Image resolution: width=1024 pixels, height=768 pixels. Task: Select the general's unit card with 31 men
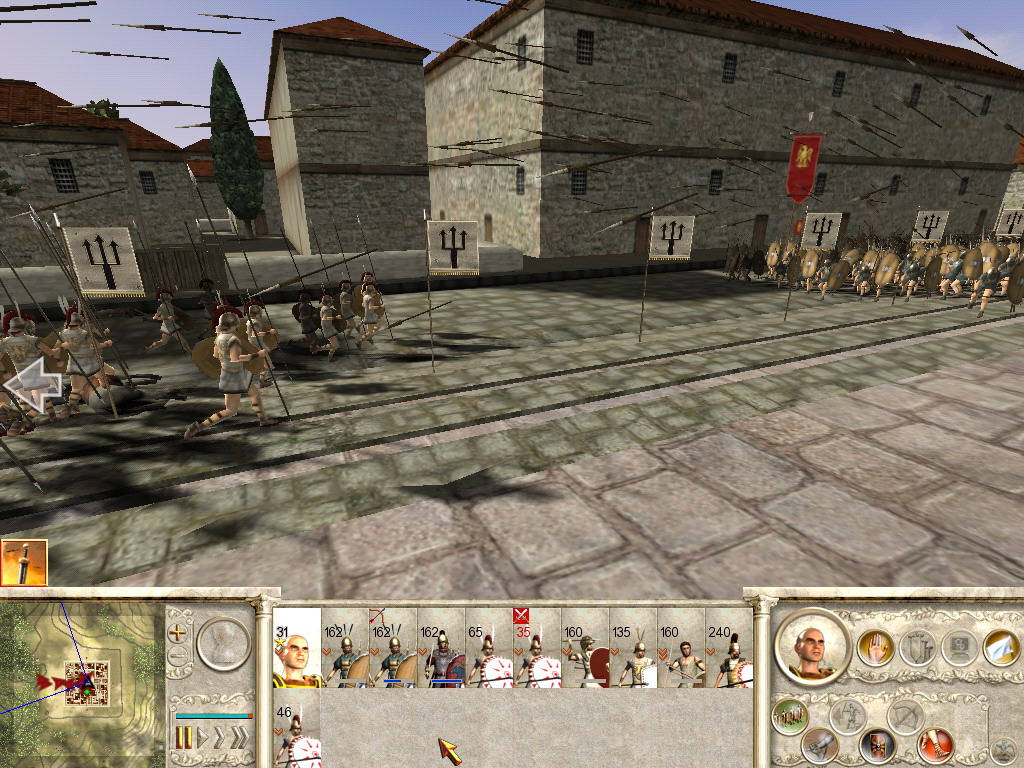(297, 648)
